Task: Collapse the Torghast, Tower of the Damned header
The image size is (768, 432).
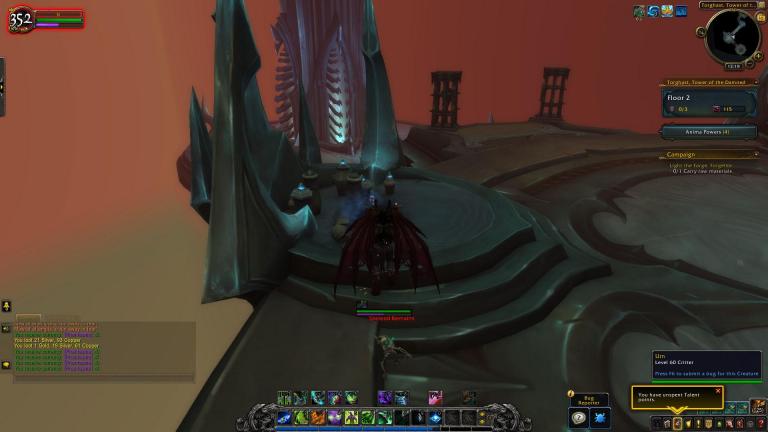Action: [756, 83]
